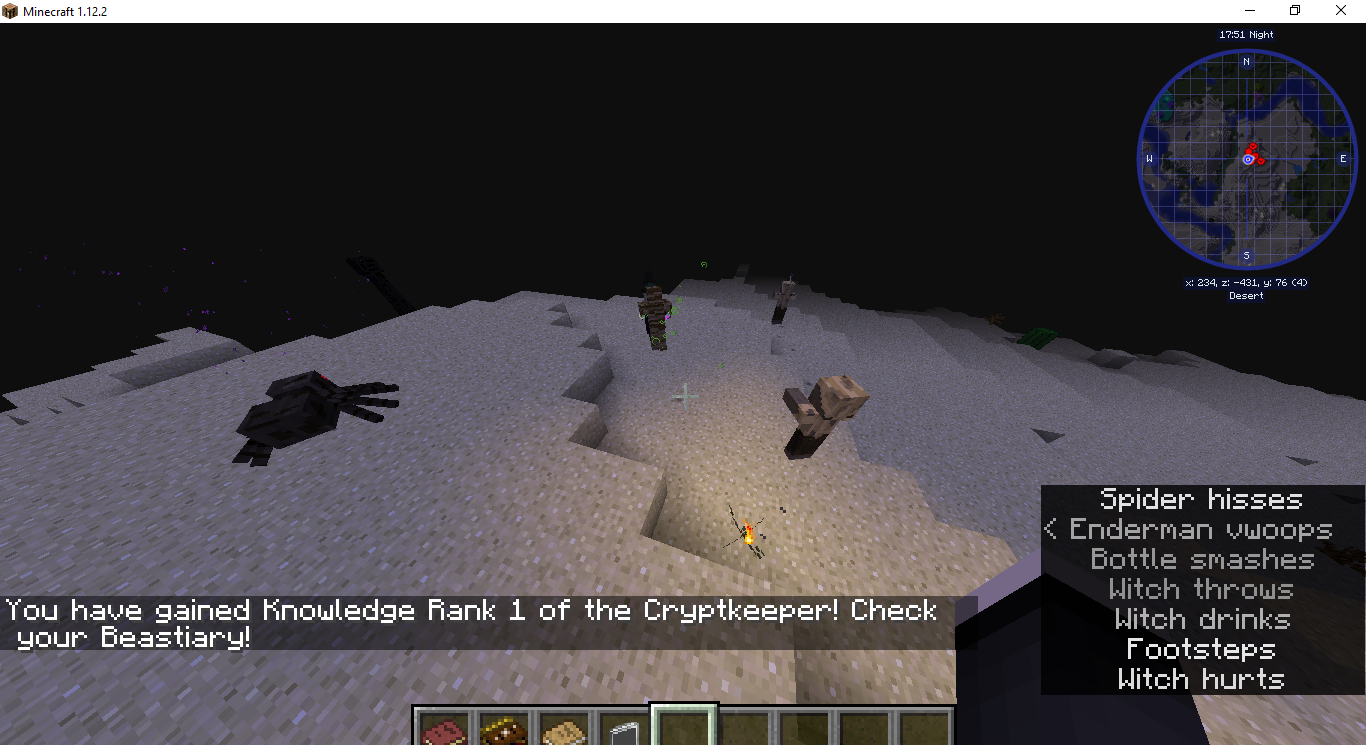Click the Witch drinks subtitle entry
Image resolution: width=1366 pixels, height=745 pixels.
coord(1204,619)
